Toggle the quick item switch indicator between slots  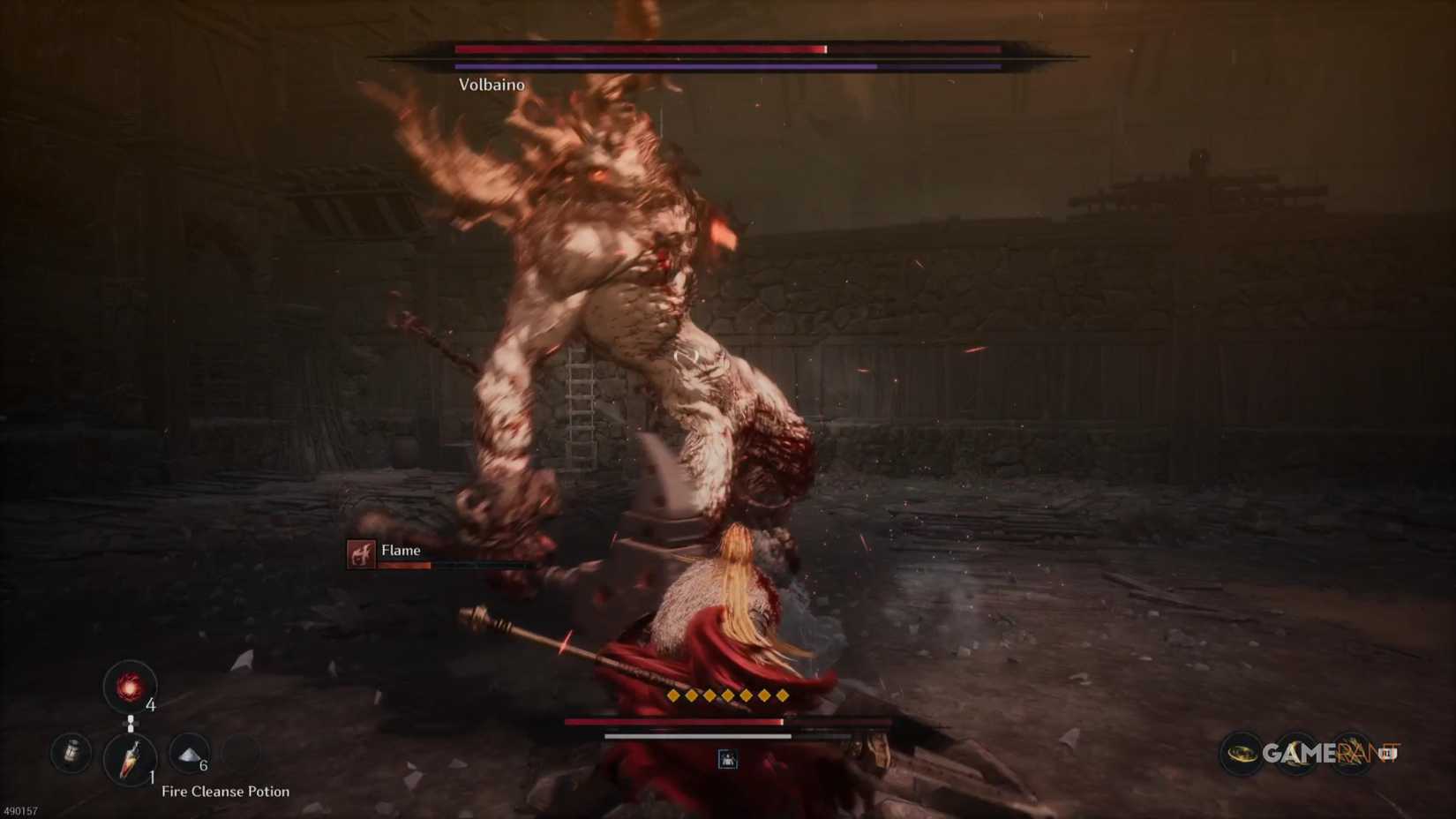click(x=131, y=723)
